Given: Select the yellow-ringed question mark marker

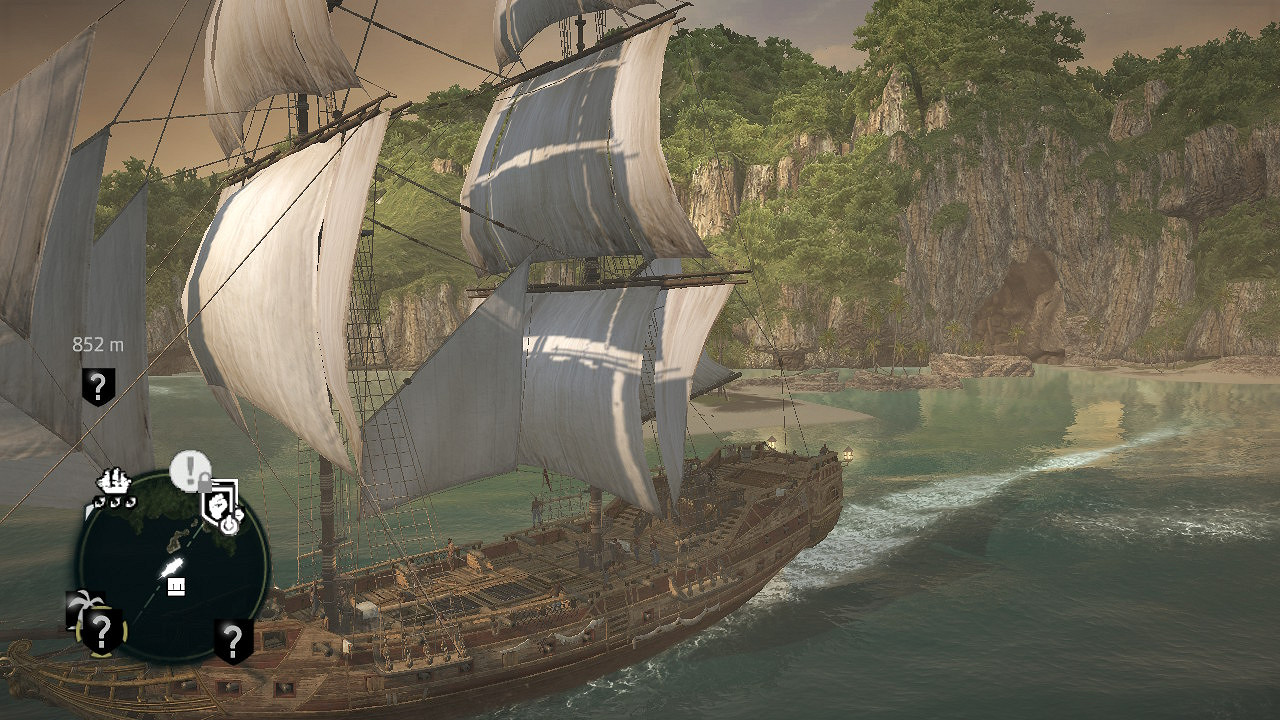Looking at the screenshot, I should pyautogui.click(x=100, y=631).
